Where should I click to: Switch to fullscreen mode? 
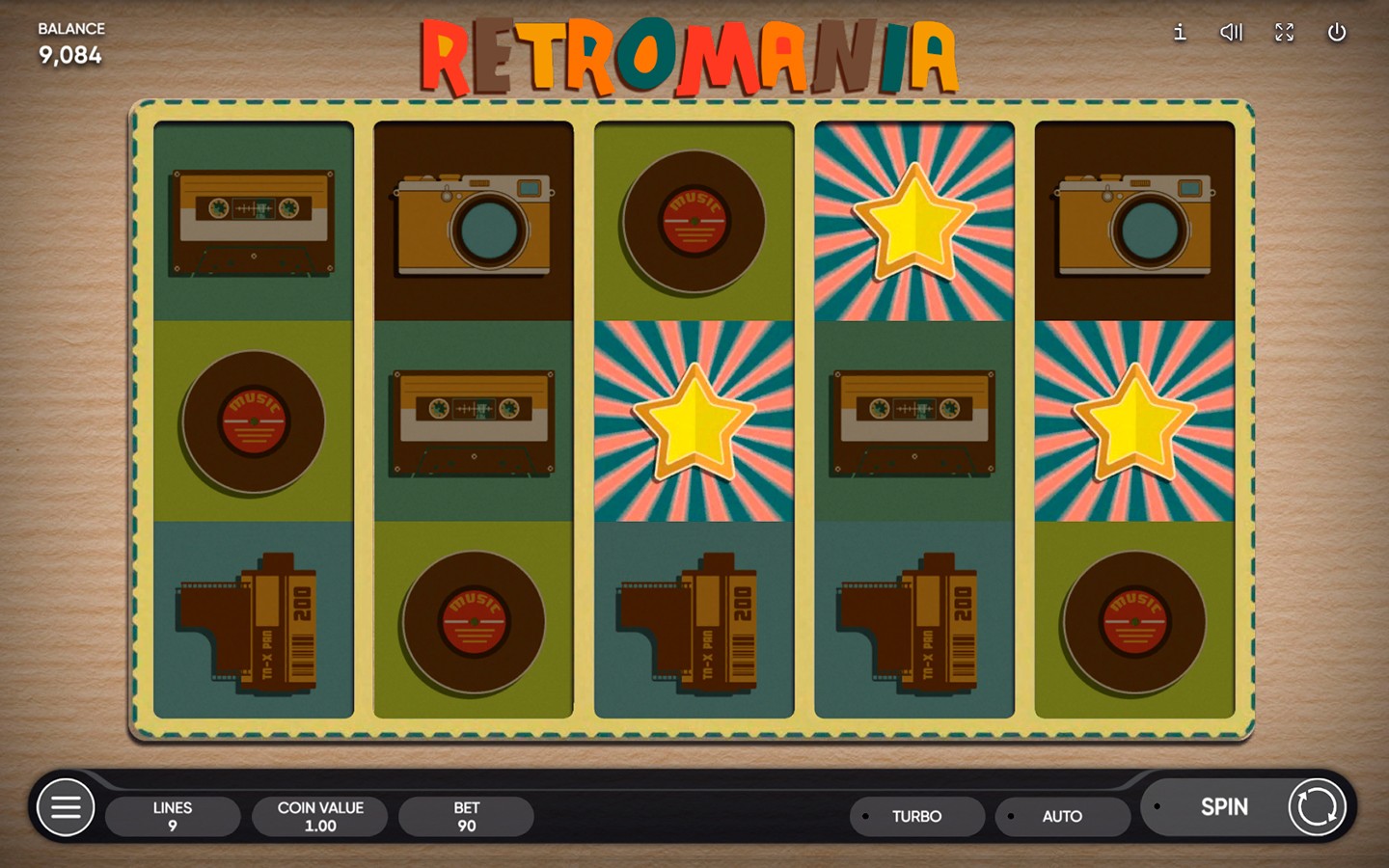pos(1284,33)
